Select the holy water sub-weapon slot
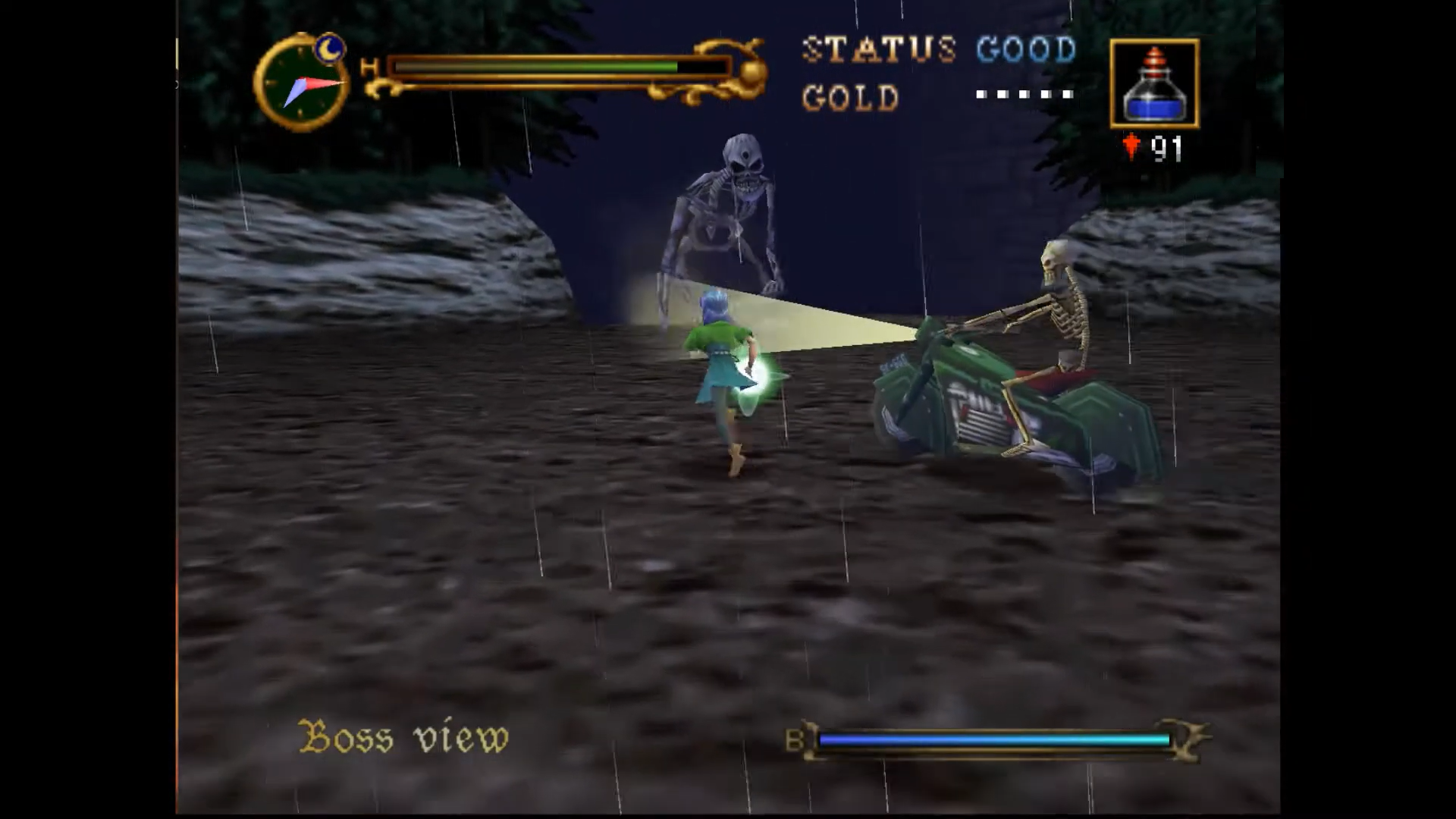 pos(1154,83)
